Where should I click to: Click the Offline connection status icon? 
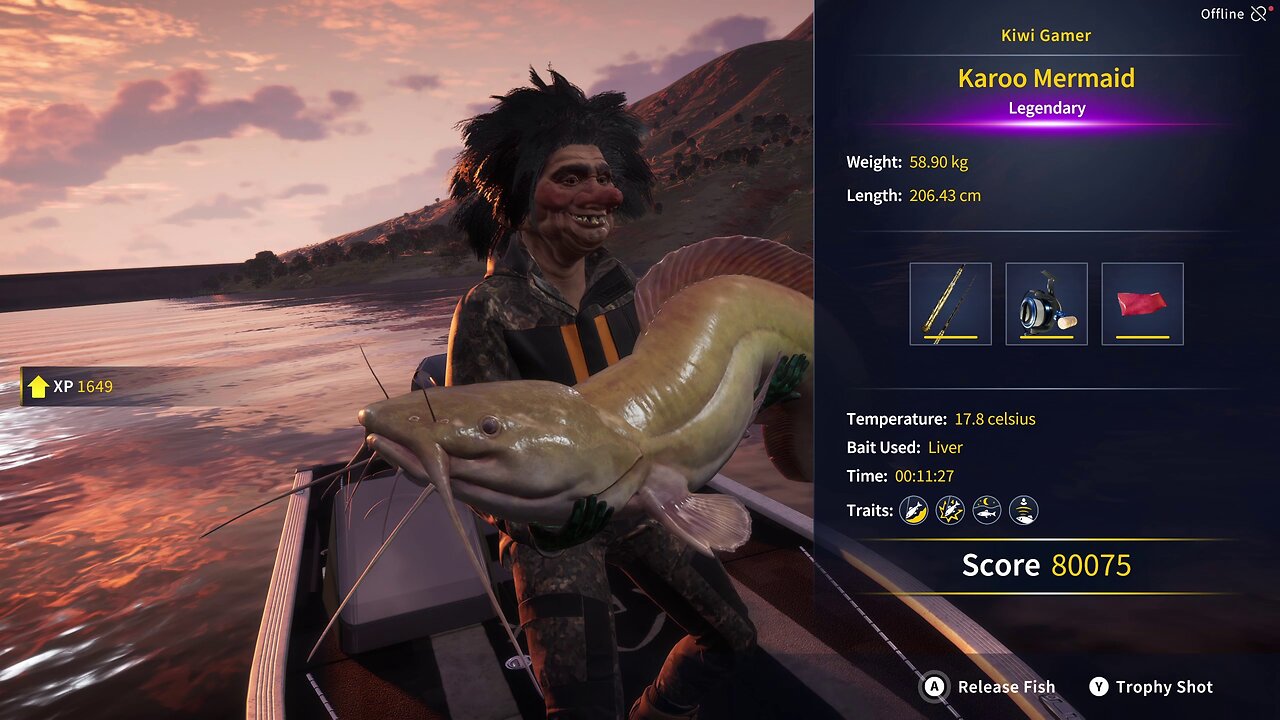1258,14
